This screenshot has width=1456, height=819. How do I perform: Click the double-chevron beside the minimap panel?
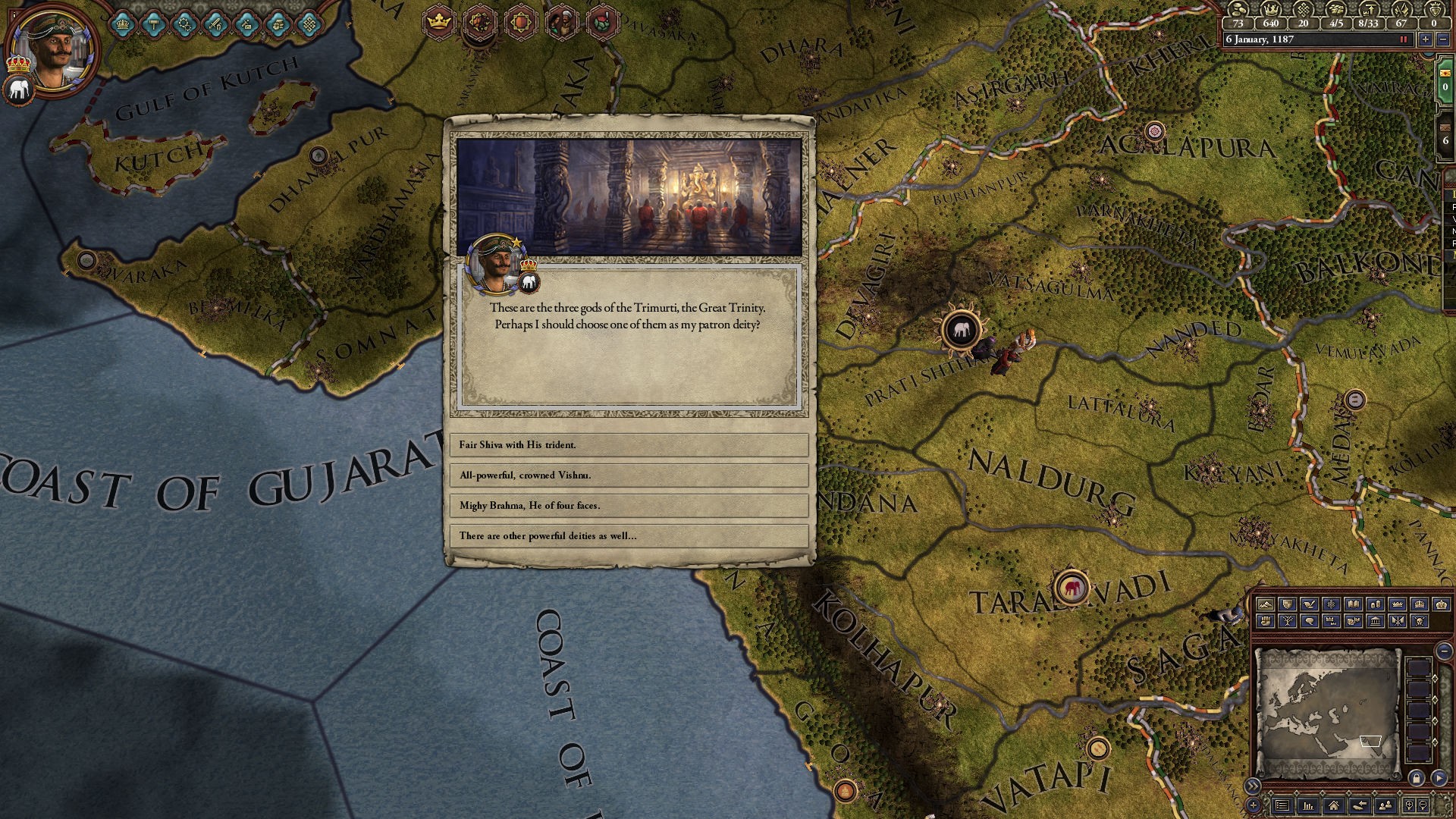pos(1253,786)
